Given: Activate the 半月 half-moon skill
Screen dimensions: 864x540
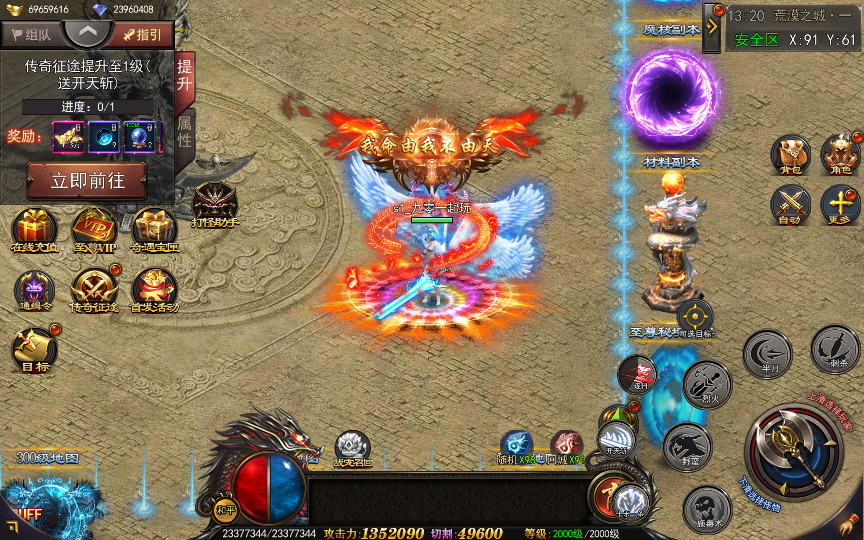Looking at the screenshot, I should [767, 354].
